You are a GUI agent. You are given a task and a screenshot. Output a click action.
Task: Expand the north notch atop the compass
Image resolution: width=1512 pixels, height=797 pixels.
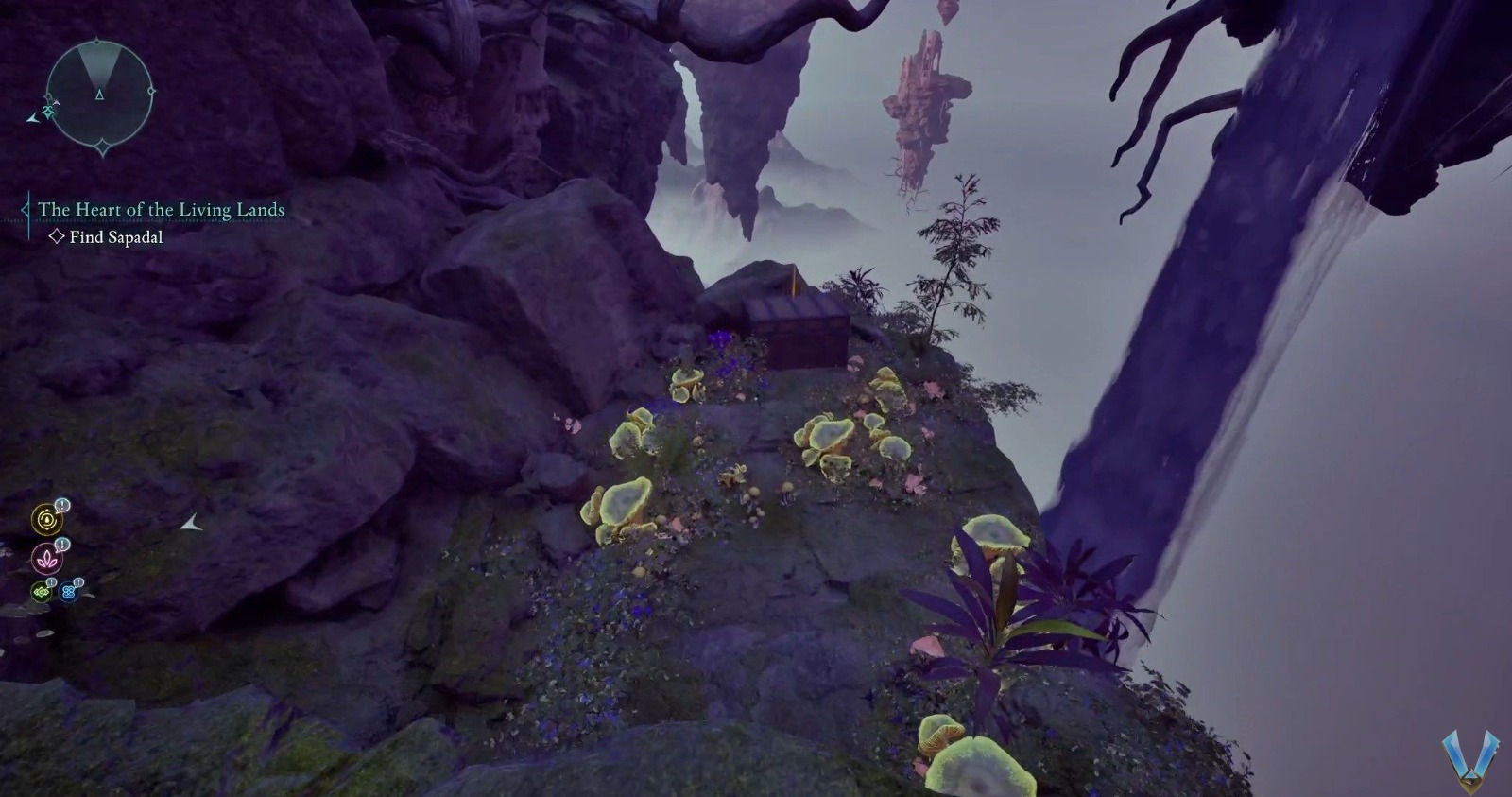[97, 41]
